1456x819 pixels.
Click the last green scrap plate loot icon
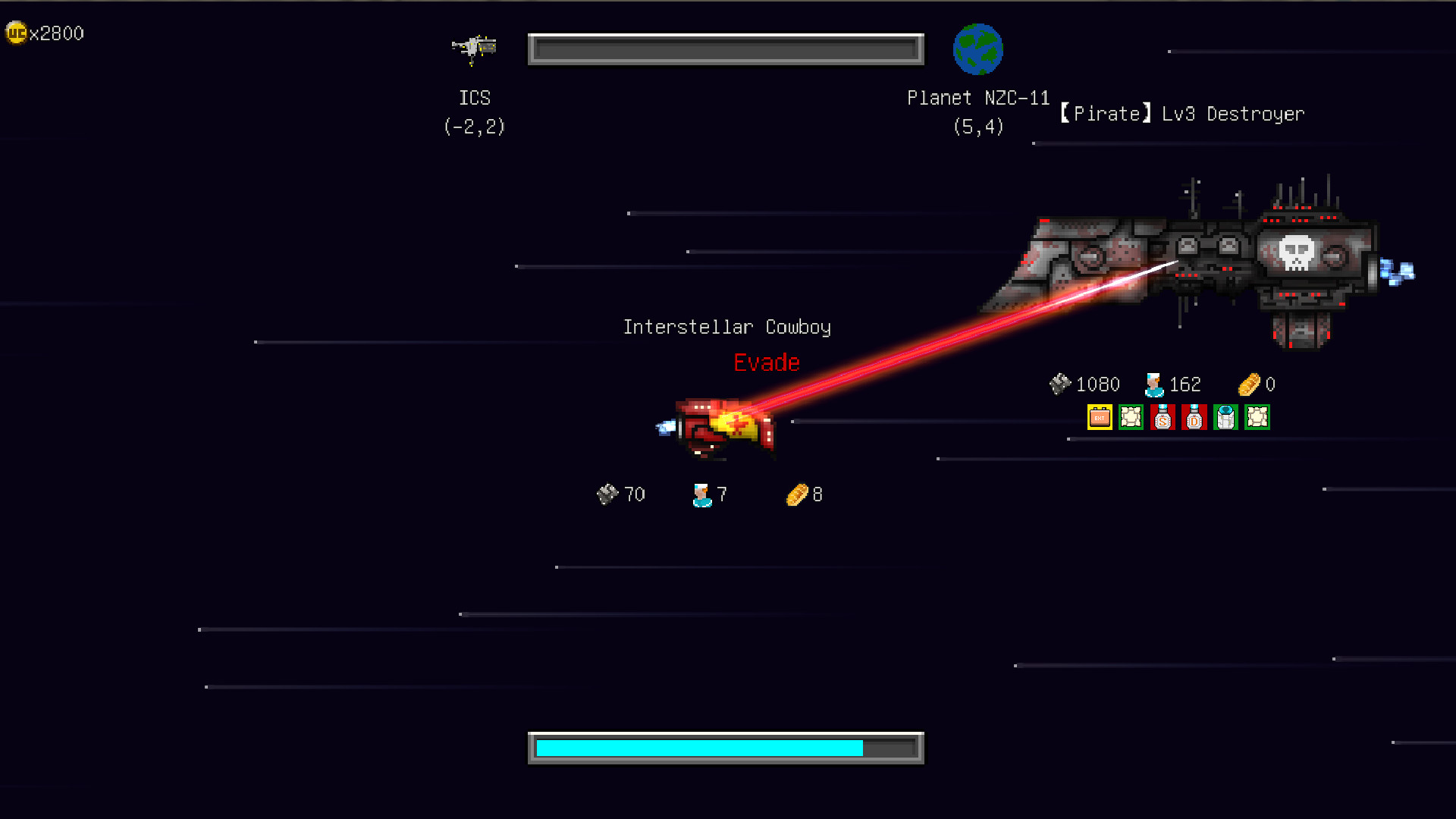1257,417
